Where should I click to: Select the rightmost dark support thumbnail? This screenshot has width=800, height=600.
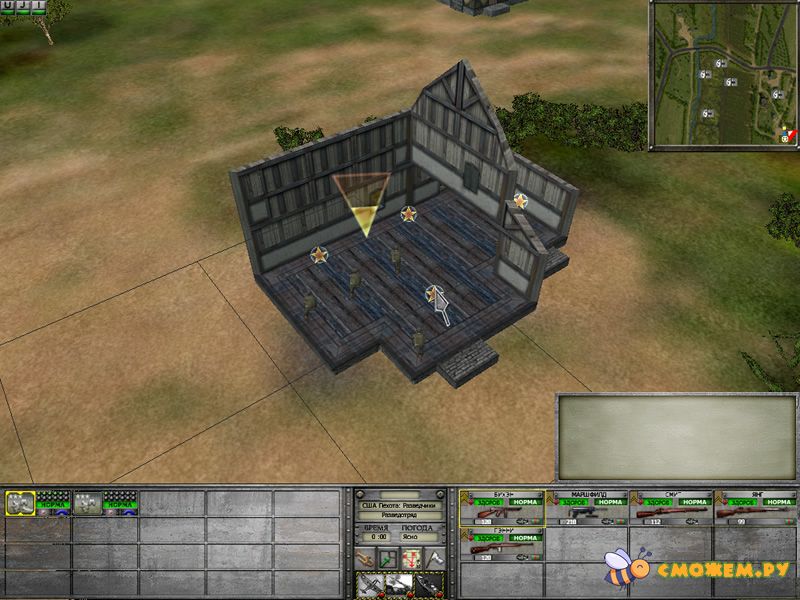point(430,585)
